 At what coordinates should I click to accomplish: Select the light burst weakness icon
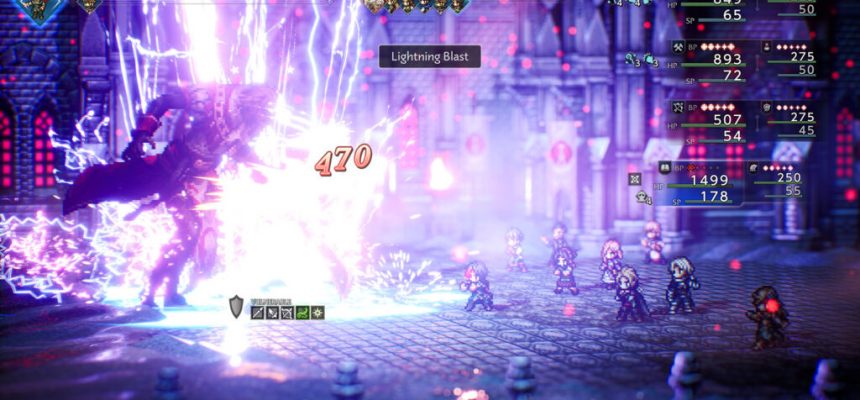coord(316,313)
